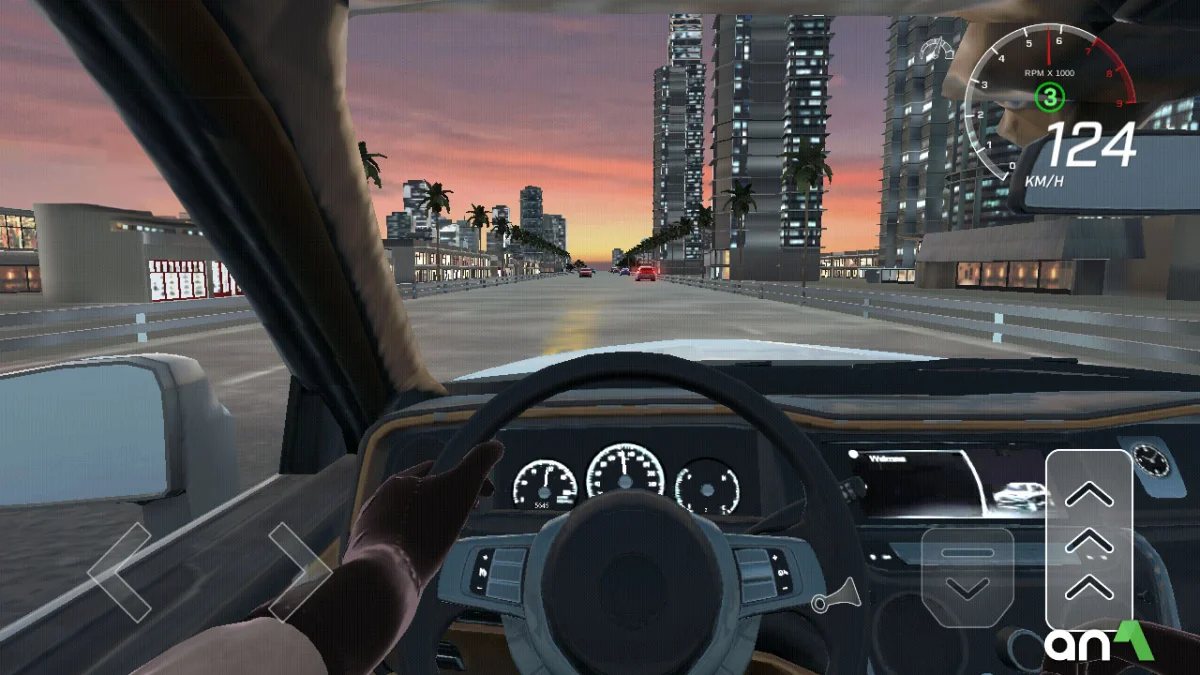
Task: Hit the brake pedal with down chevron
Action: [967, 577]
